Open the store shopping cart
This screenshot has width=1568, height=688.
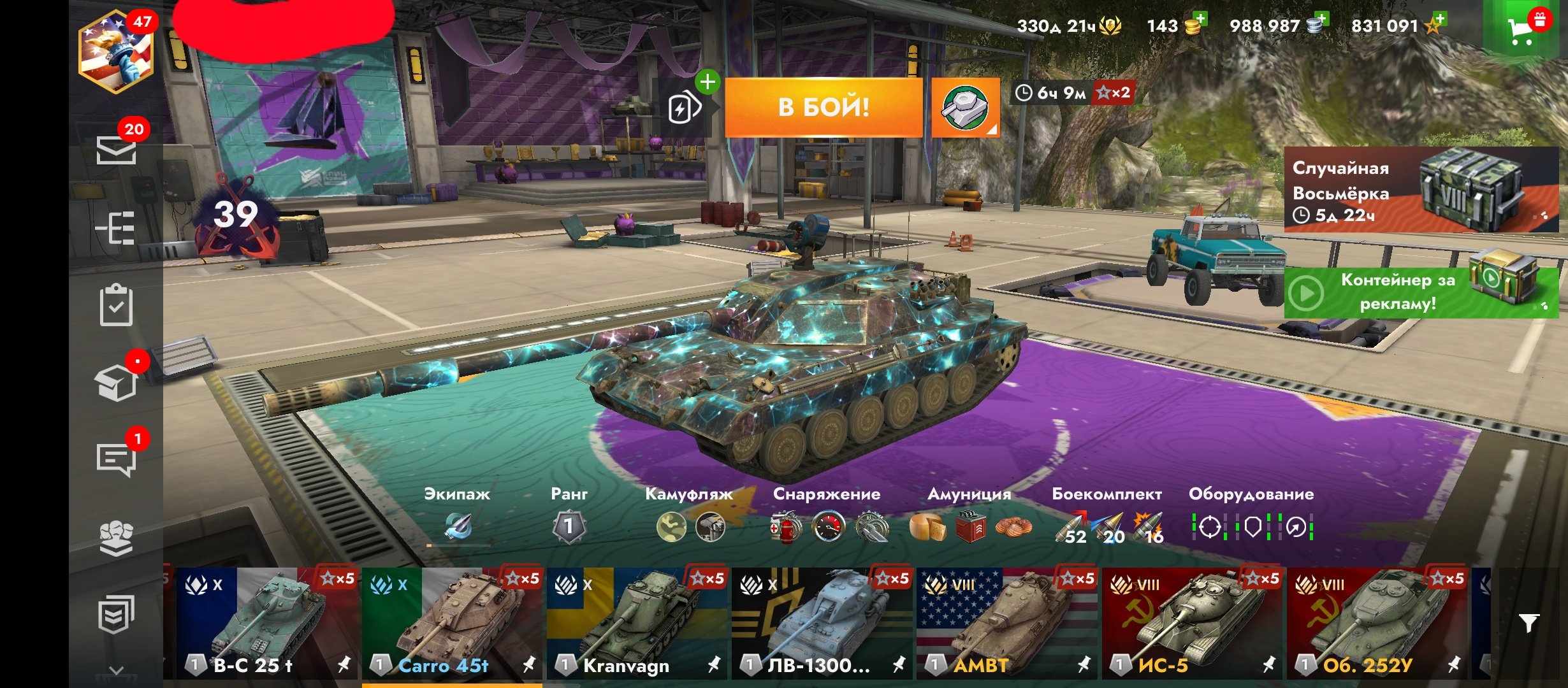tap(1522, 29)
